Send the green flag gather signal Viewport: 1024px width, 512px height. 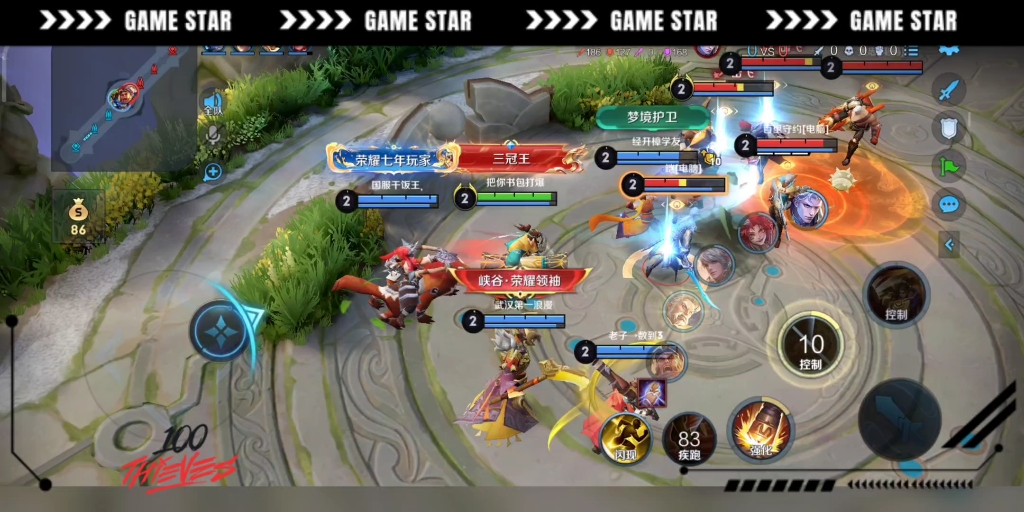click(x=948, y=165)
